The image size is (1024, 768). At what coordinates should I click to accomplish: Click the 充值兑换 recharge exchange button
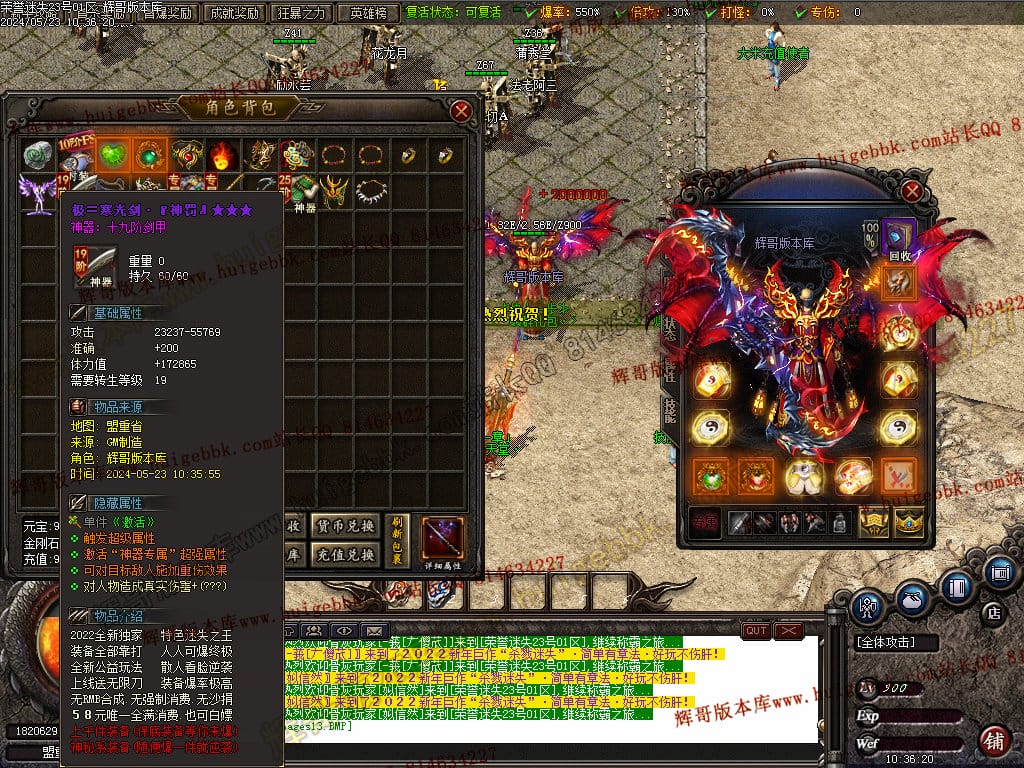[345, 553]
